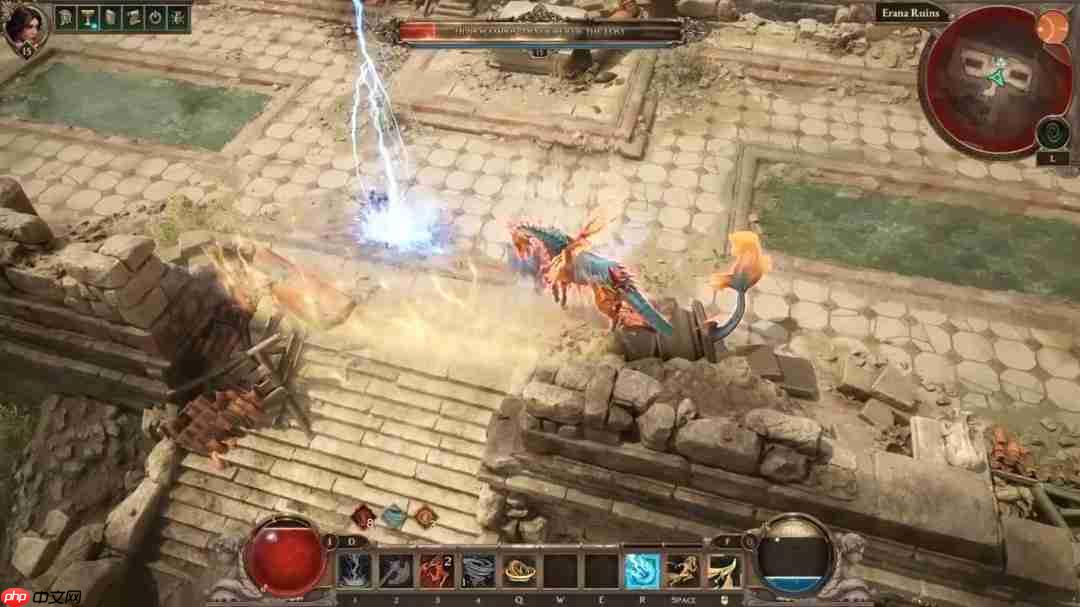
Task: Click the orange orb beside the minimap
Action: [1053, 25]
